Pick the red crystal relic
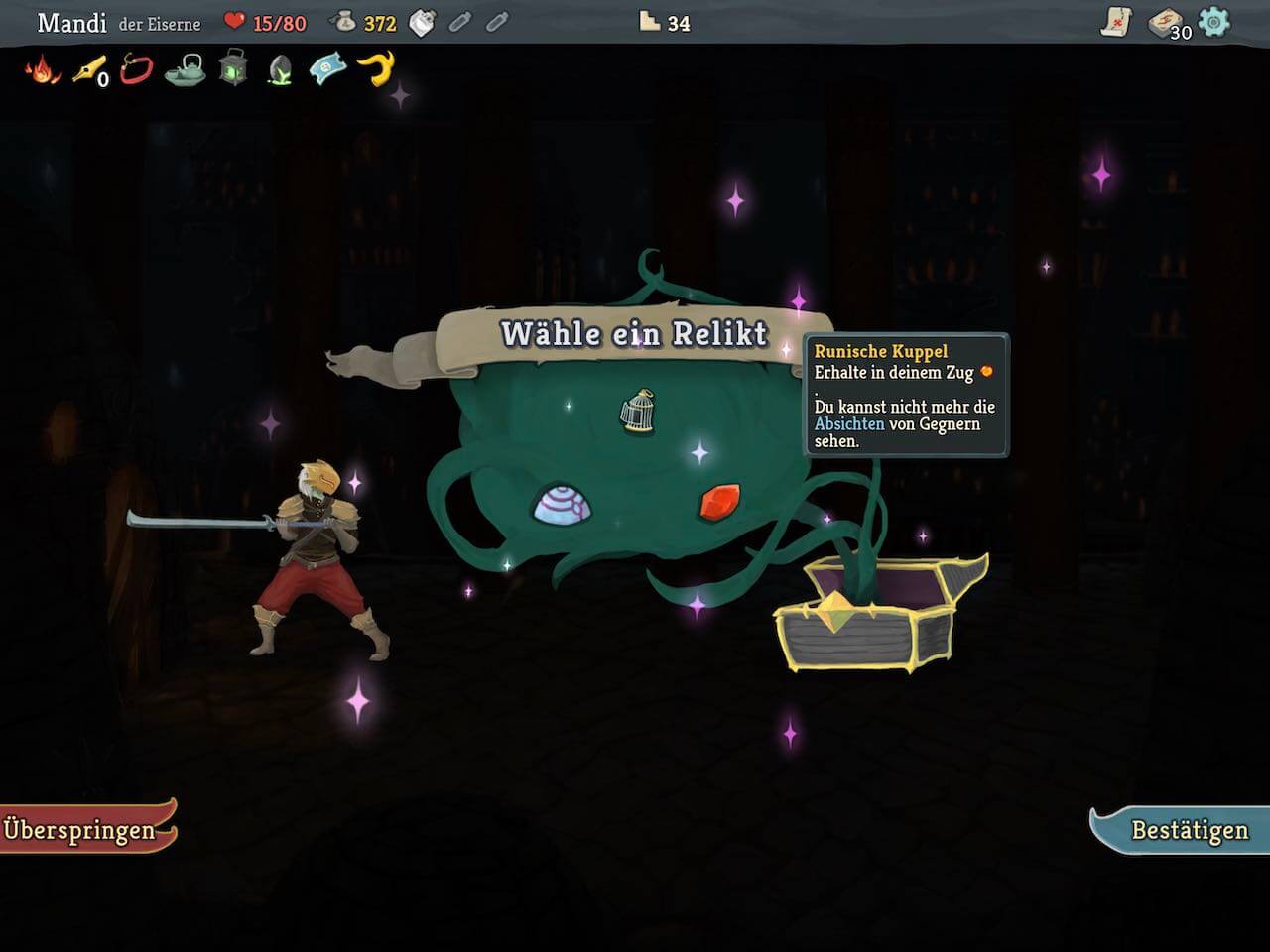 [x=719, y=502]
